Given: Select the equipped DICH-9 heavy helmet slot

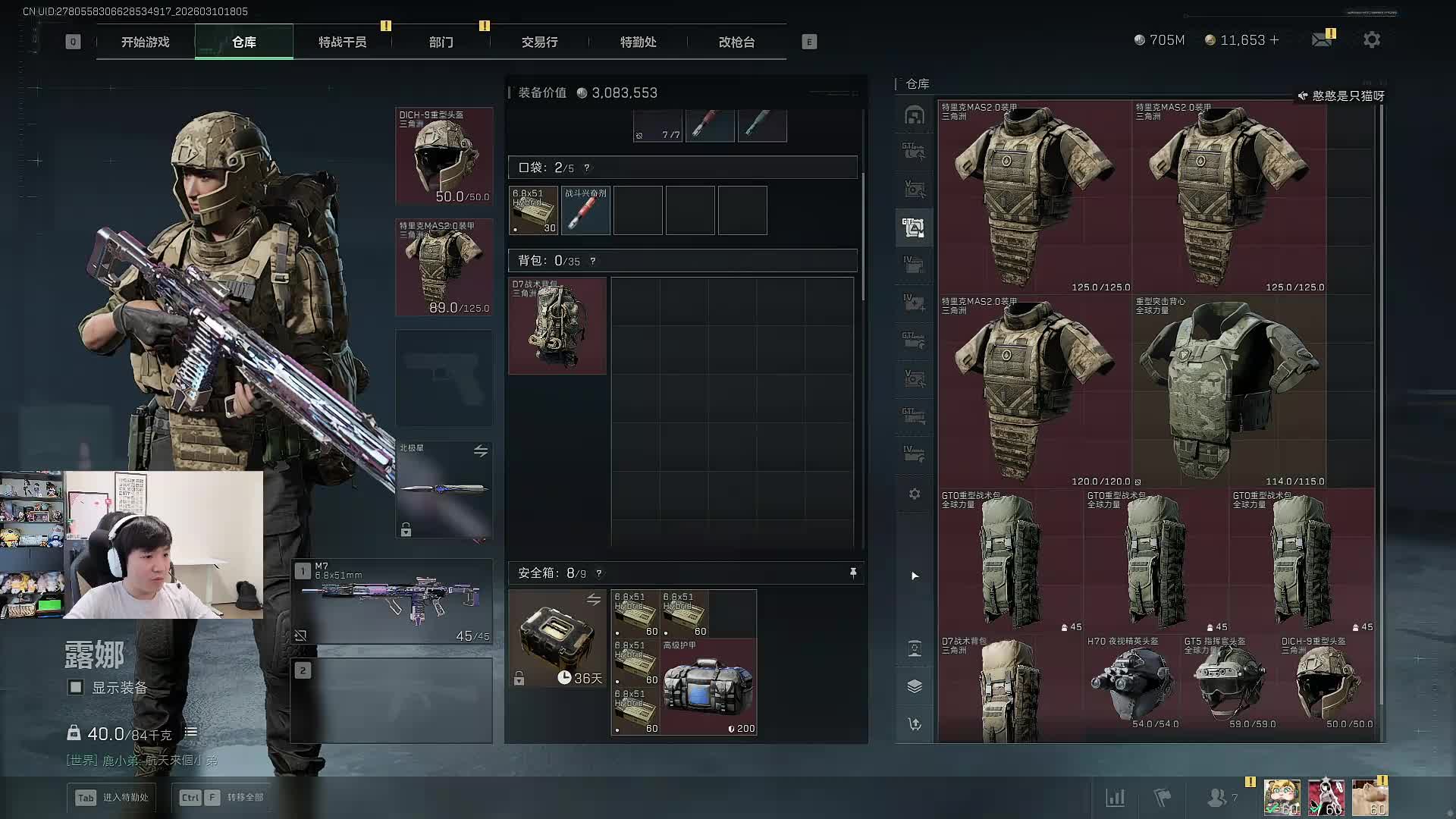Looking at the screenshot, I should coord(444,156).
